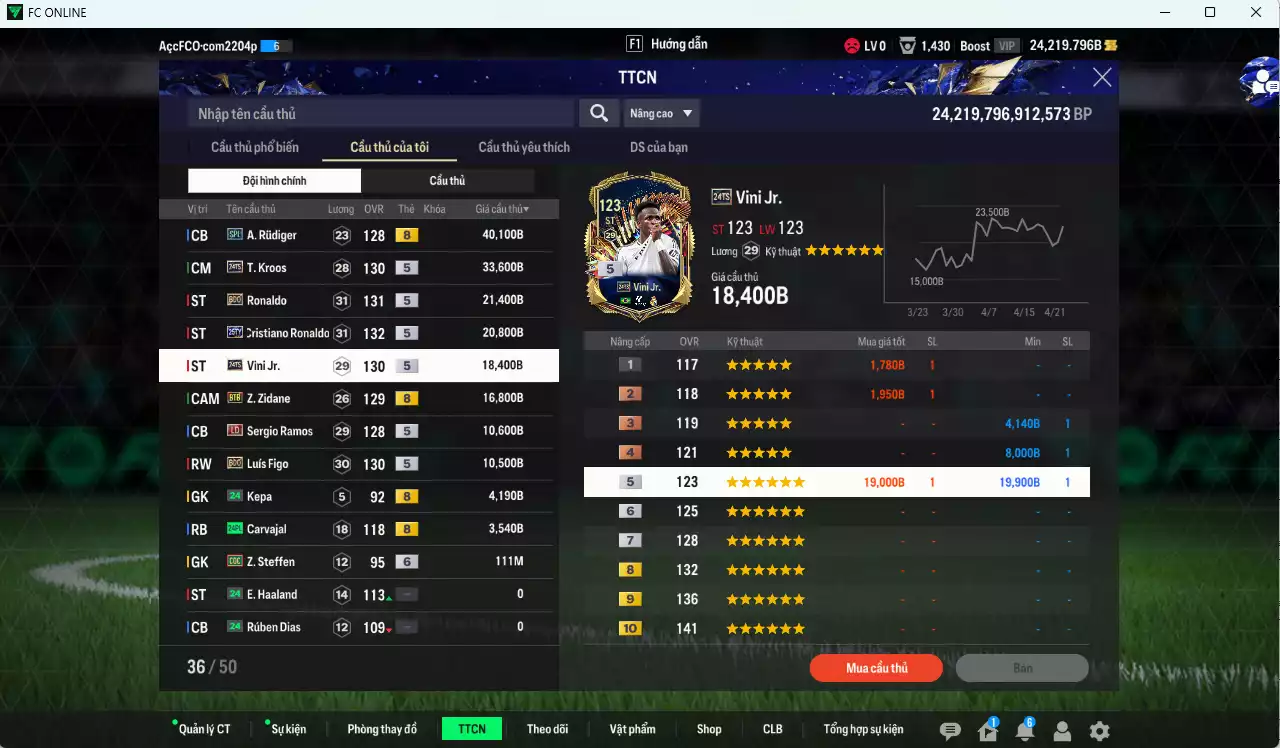Pick upgrade level 8 row with OVR 132
Screen dimensions: 1280x748
click(x=836, y=570)
